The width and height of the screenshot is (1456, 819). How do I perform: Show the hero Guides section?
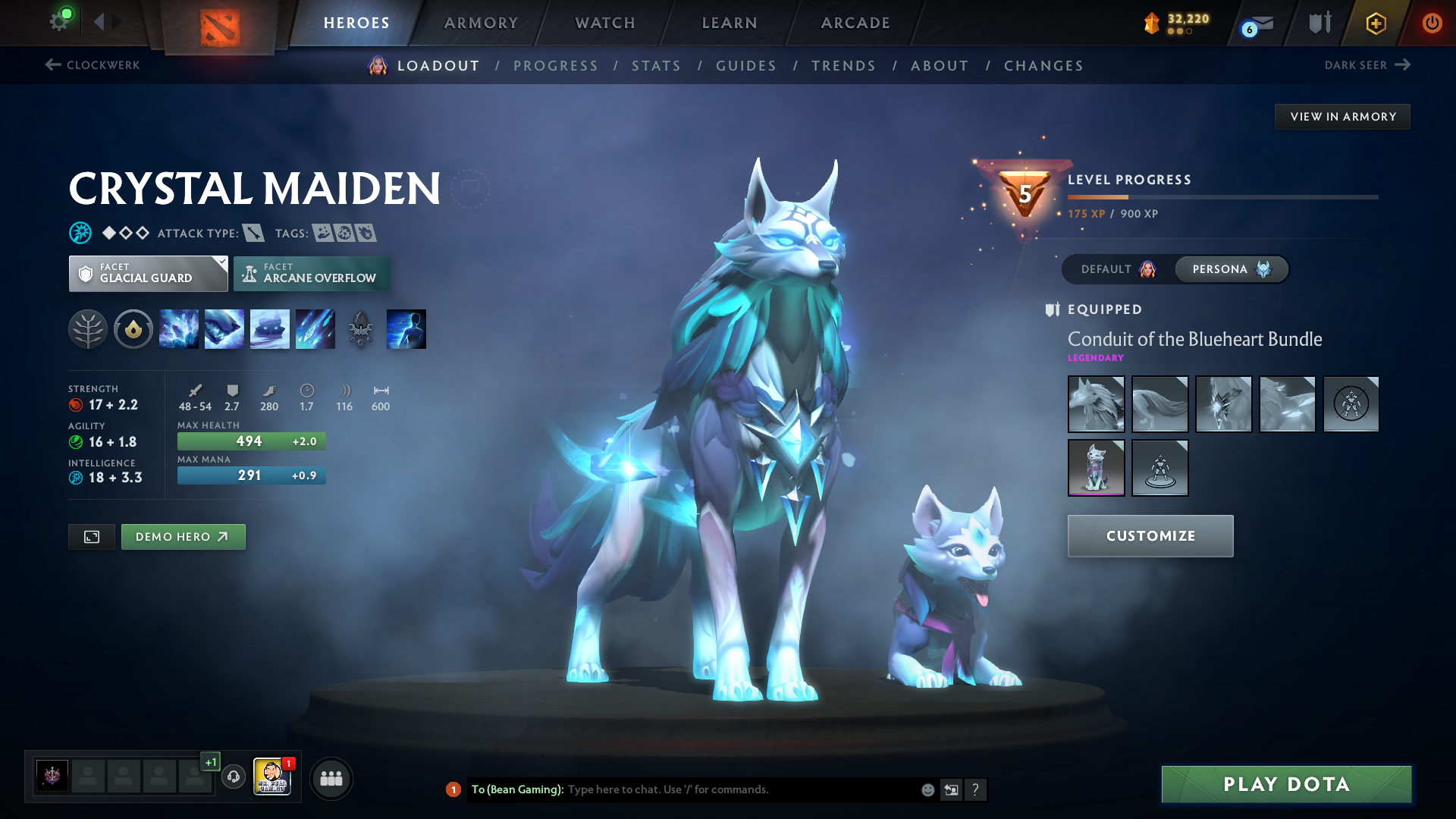[746, 66]
